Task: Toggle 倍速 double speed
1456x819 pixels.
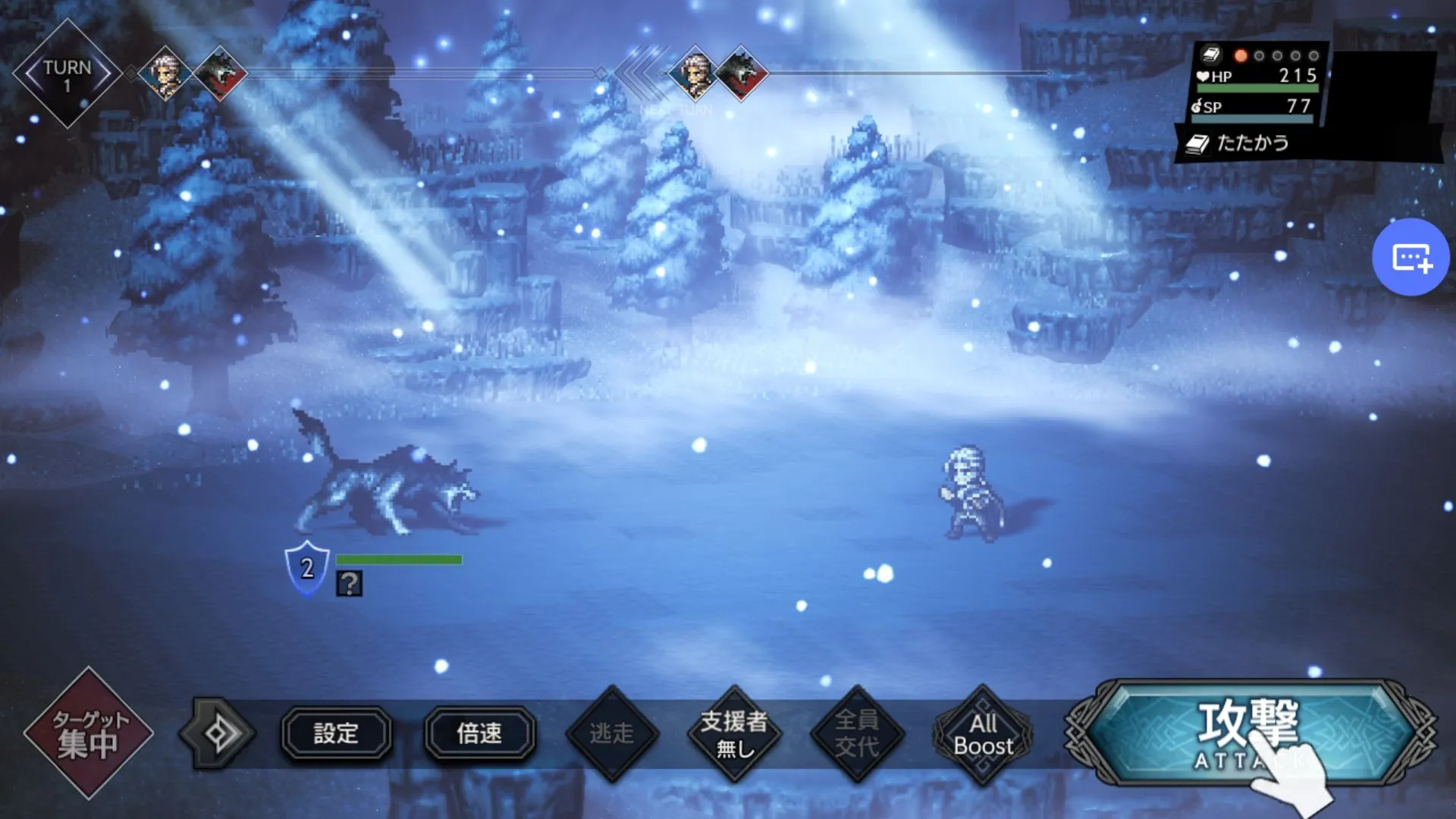Action: click(x=479, y=733)
